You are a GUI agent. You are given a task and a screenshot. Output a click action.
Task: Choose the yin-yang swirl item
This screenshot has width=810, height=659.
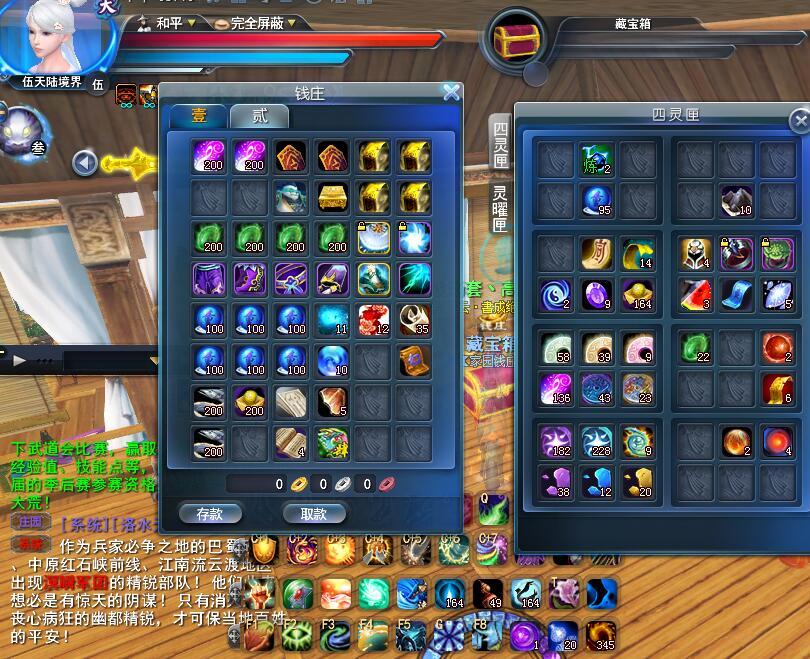(x=555, y=293)
